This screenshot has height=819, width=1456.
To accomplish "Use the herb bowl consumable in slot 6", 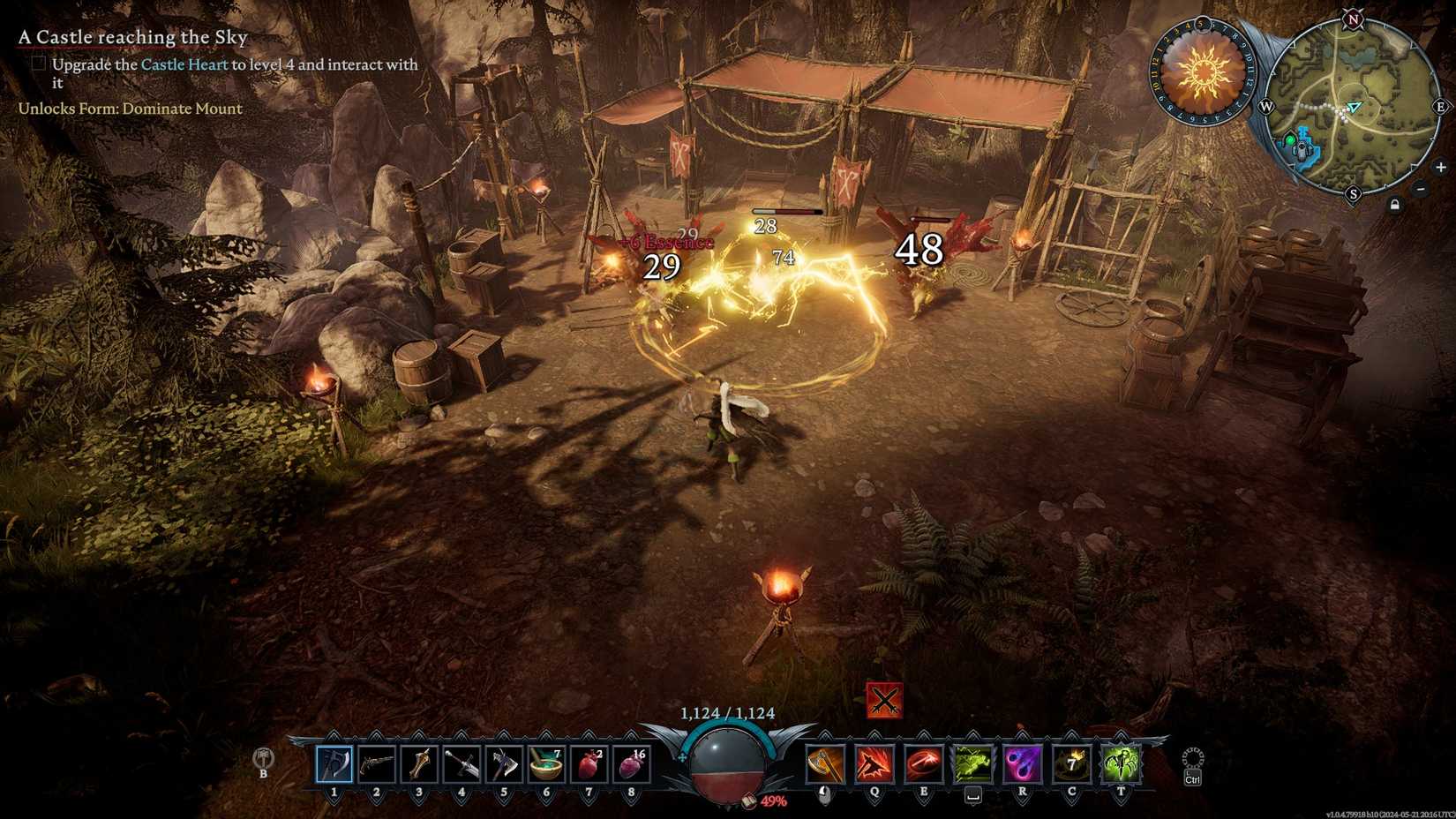I will tap(546, 764).
